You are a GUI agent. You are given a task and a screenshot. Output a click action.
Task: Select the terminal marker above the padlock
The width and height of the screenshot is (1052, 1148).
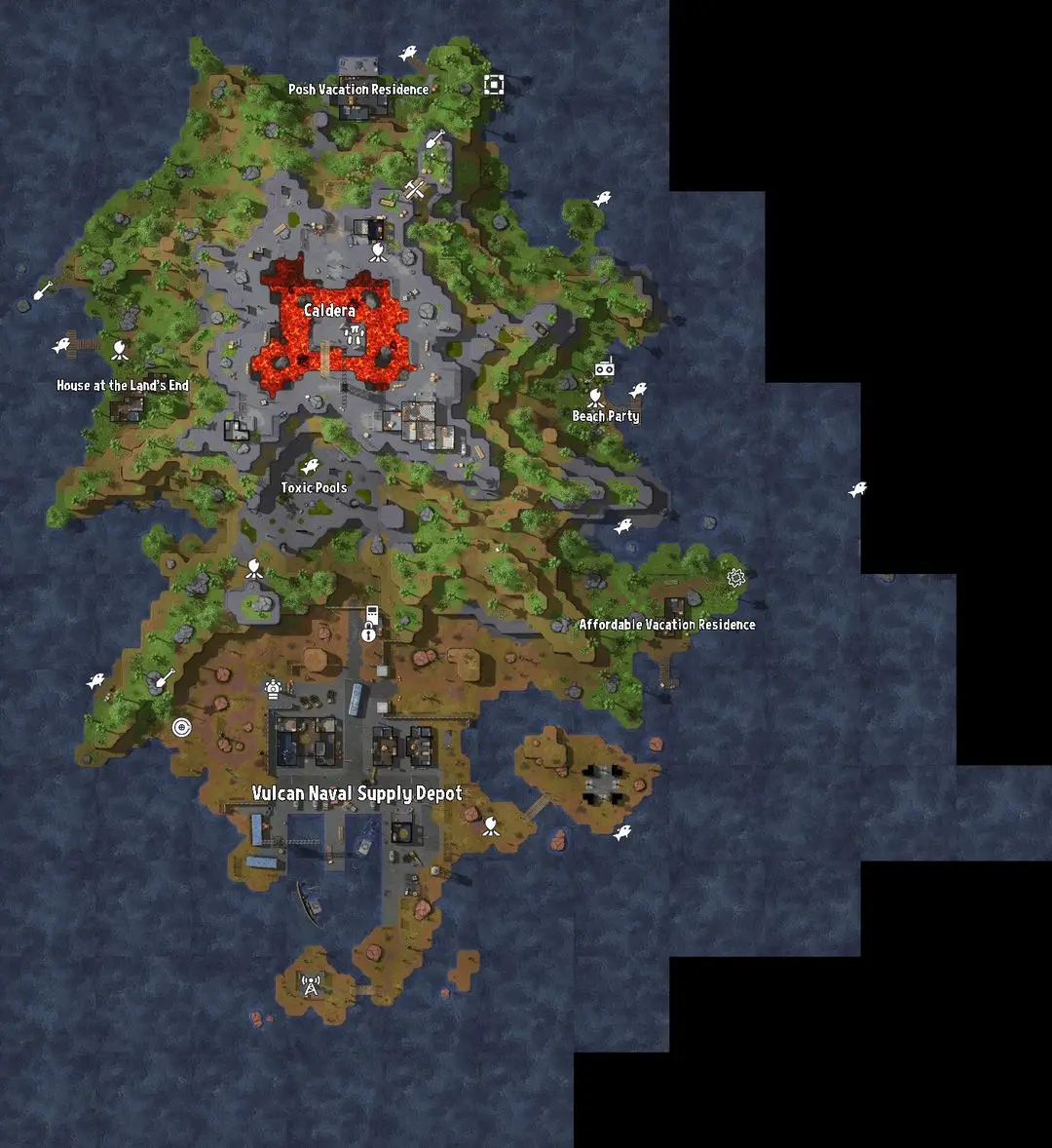(x=370, y=613)
